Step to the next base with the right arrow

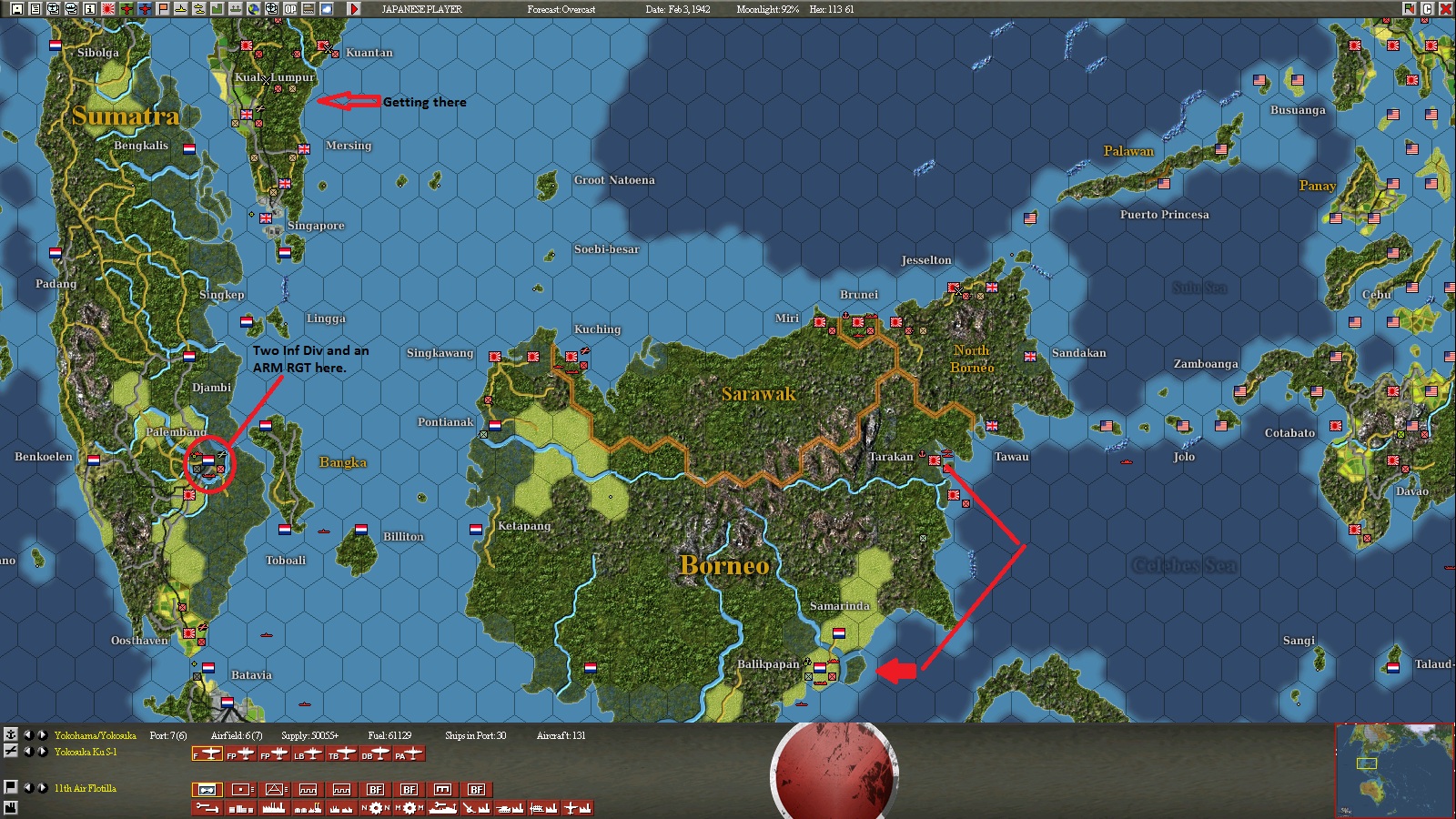(42, 735)
